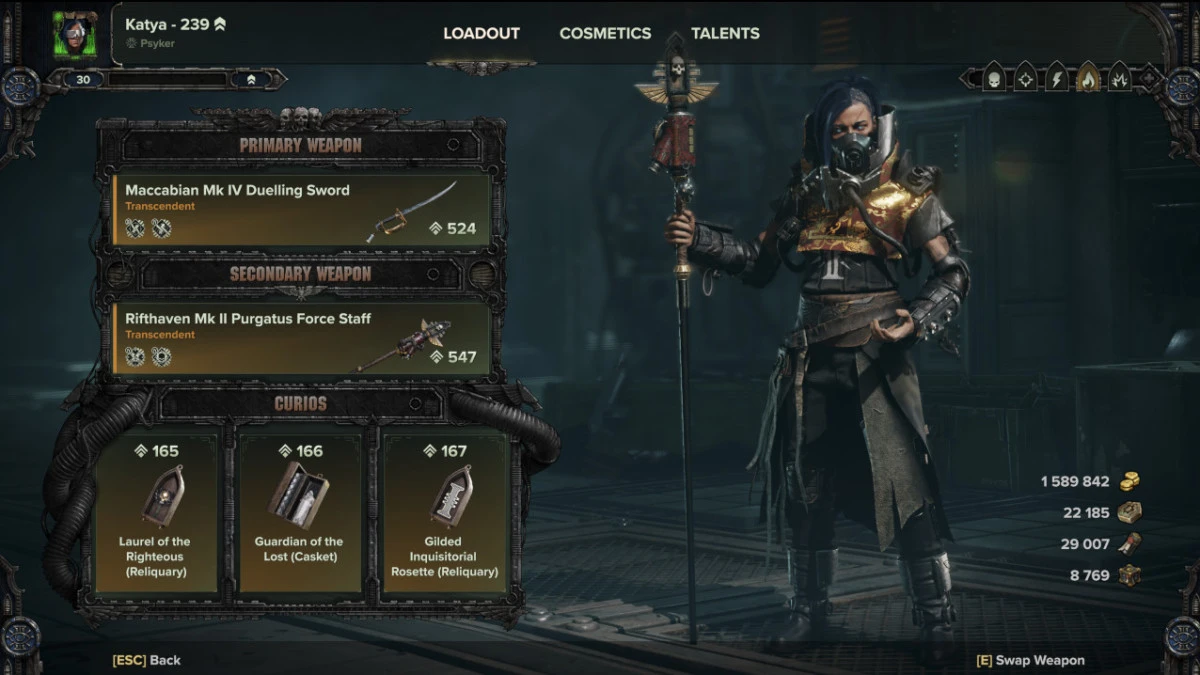Switch to the shattered burst loadout preset
The height and width of the screenshot is (675, 1200).
tap(1118, 78)
